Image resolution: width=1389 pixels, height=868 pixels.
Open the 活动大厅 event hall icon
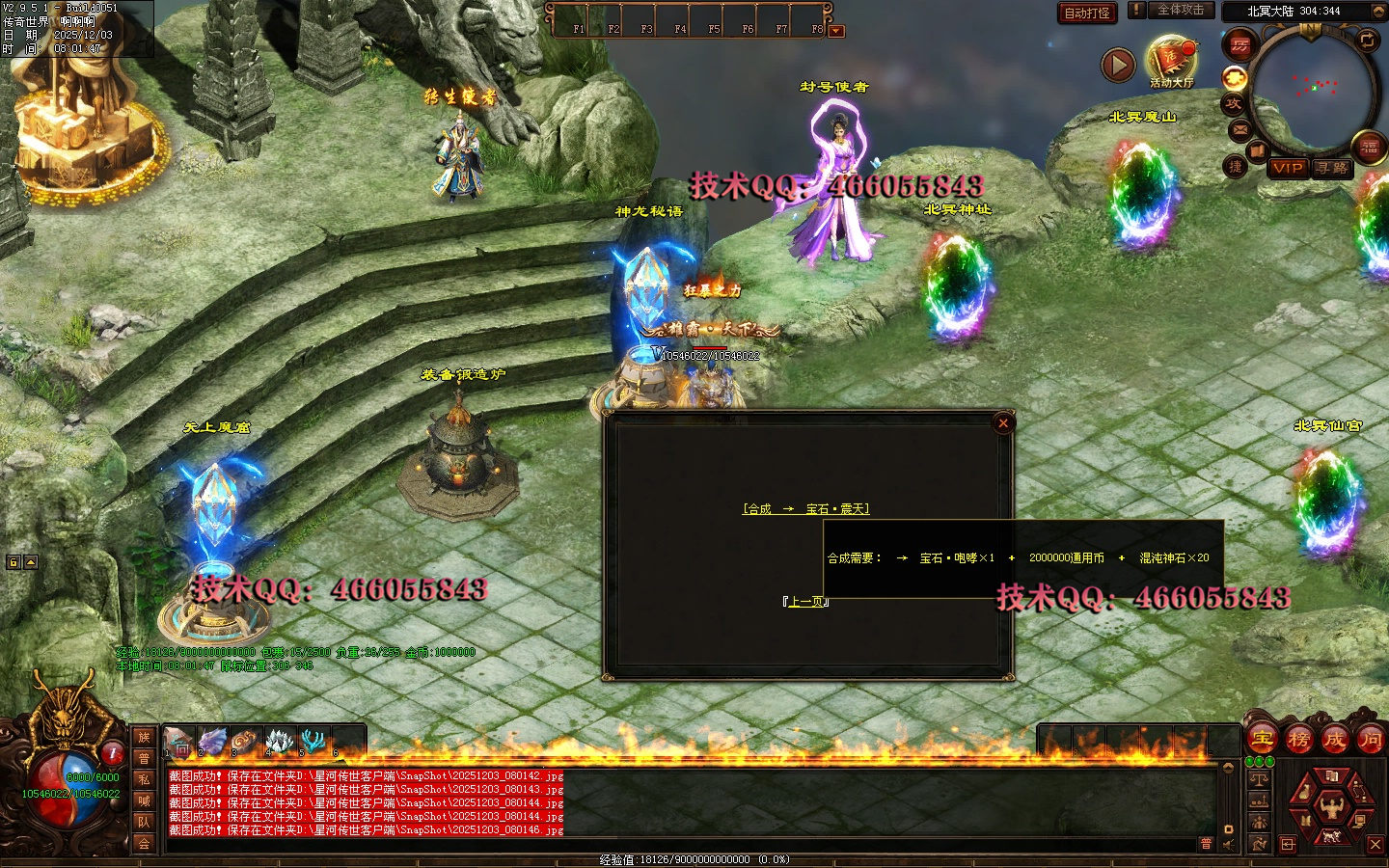coord(1171,59)
